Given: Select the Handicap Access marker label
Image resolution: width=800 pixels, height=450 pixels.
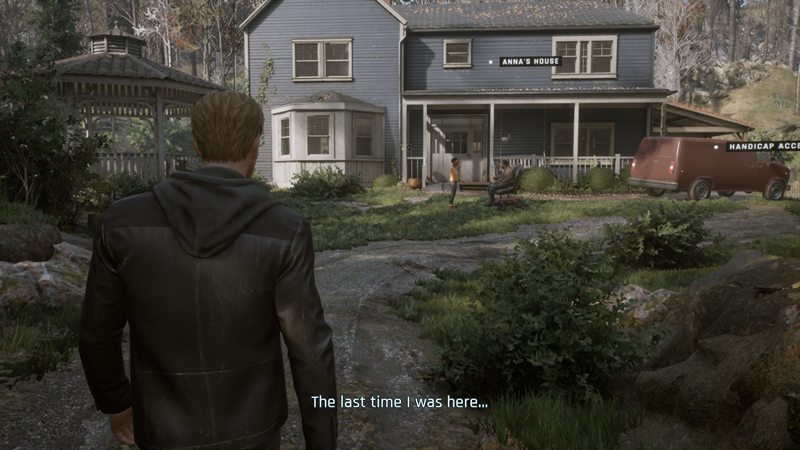Looking at the screenshot, I should pyautogui.click(x=762, y=146).
